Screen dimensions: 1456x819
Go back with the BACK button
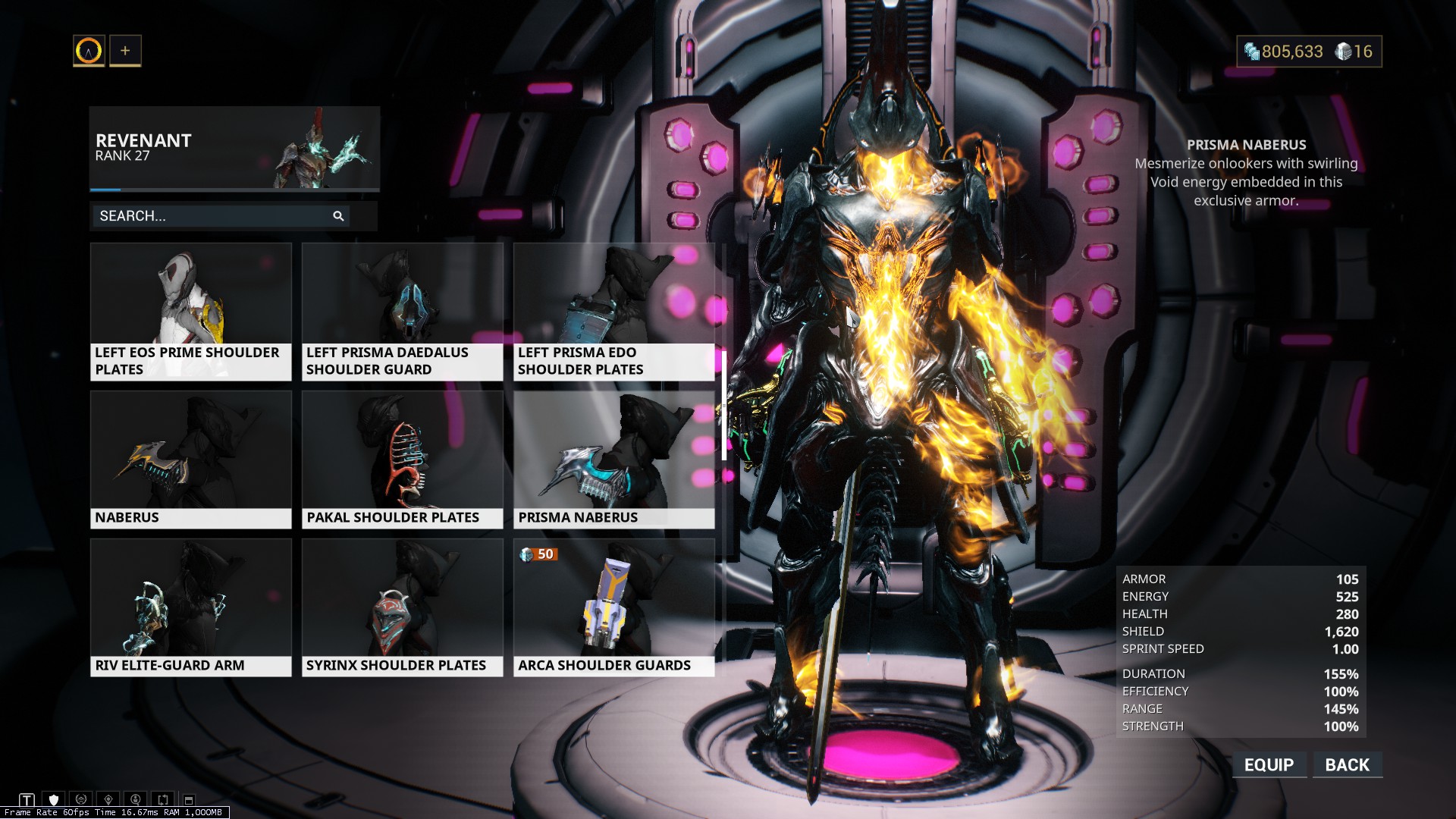pos(1347,764)
